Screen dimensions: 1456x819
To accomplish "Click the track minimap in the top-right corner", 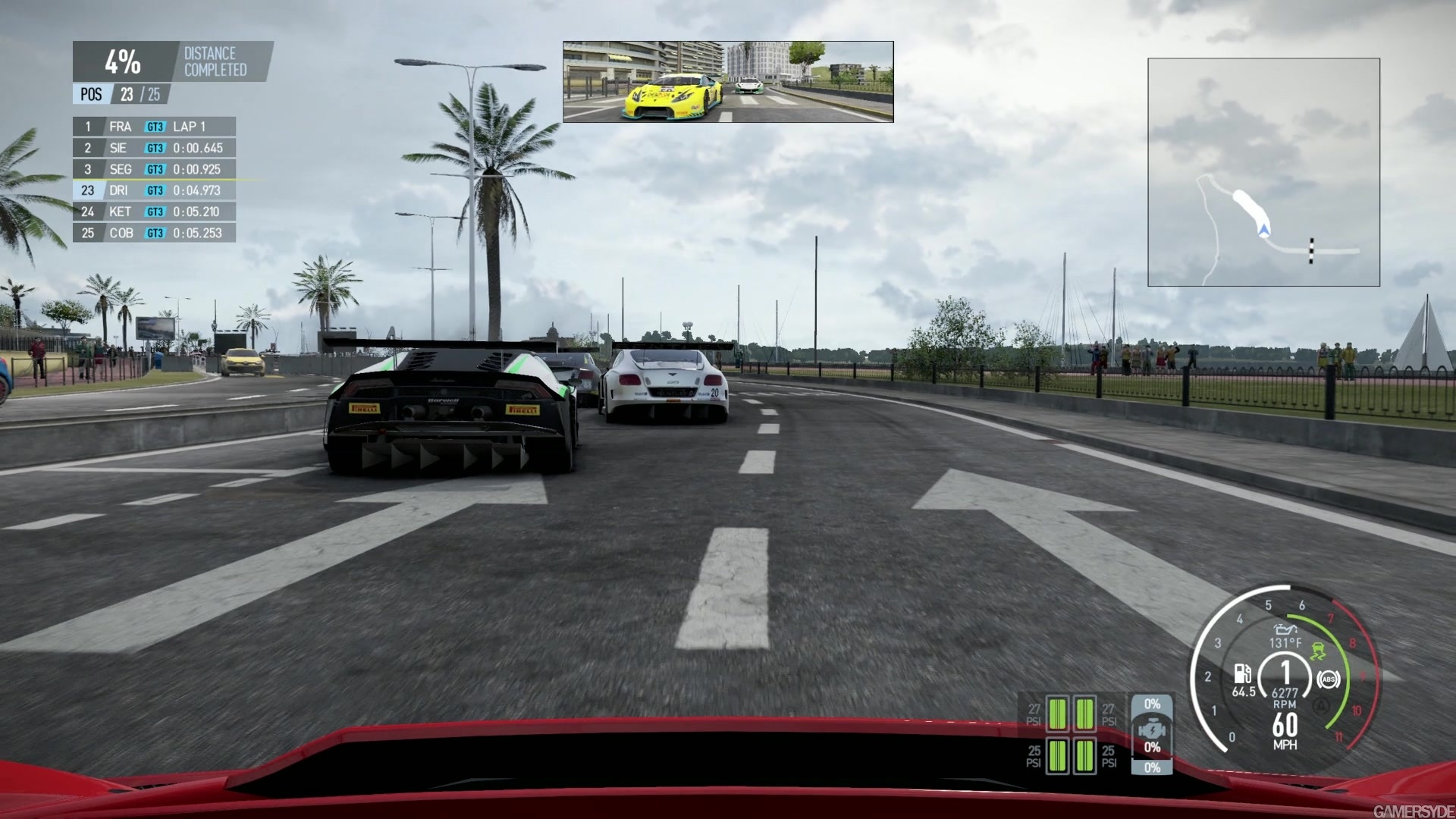I will click(1263, 172).
